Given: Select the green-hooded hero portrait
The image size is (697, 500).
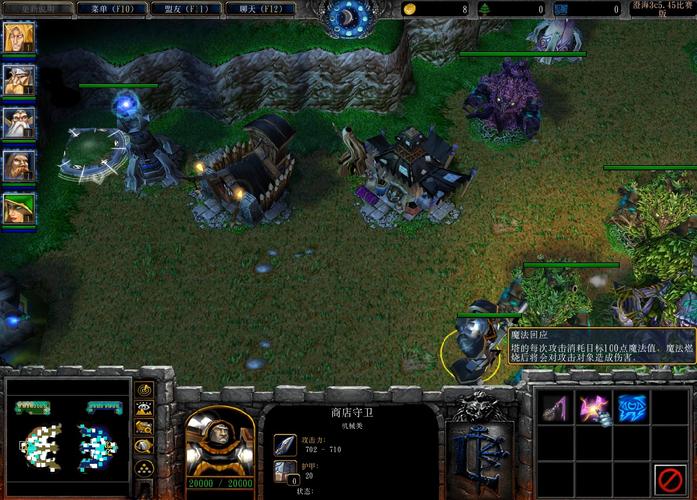Looking at the screenshot, I should 18,209.
